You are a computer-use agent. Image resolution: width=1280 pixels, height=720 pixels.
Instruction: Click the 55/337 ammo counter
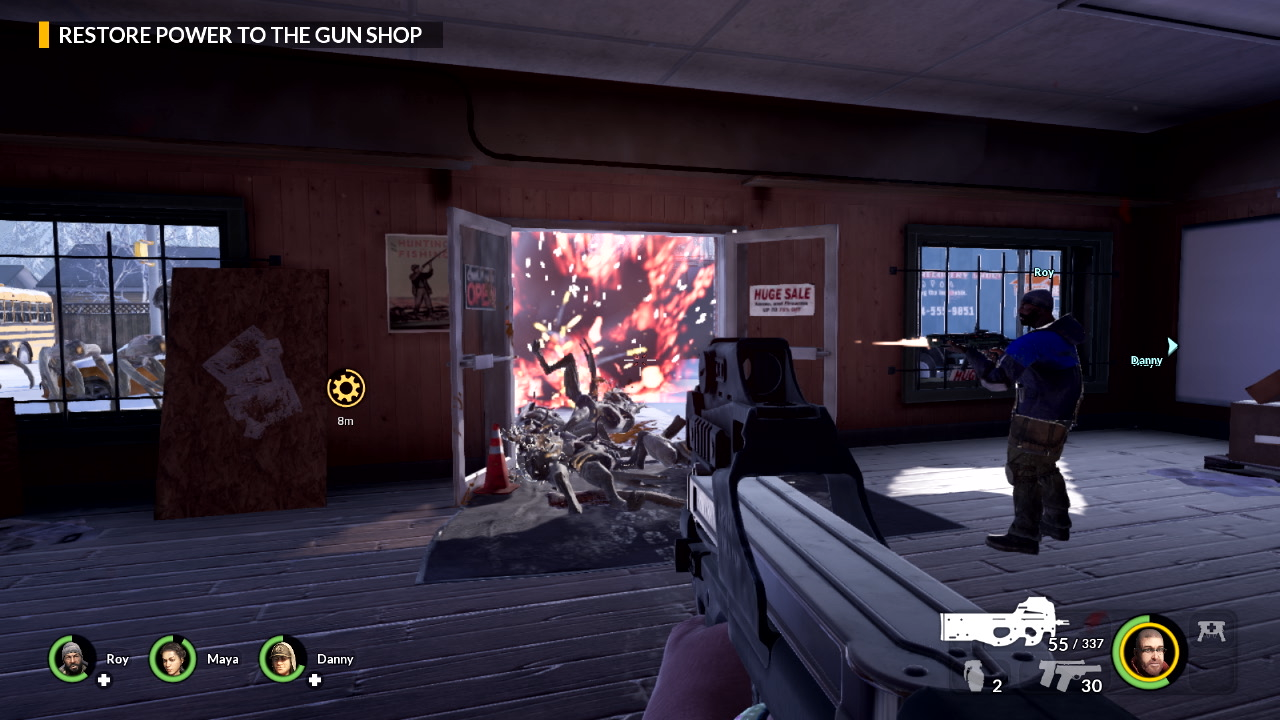pos(1075,644)
